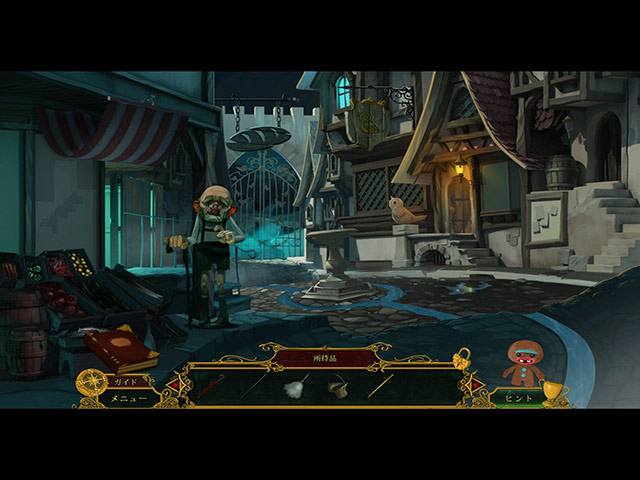Open the golden trophy achievements icon
This screenshot has width=640, height=480.
coord(555,393)
